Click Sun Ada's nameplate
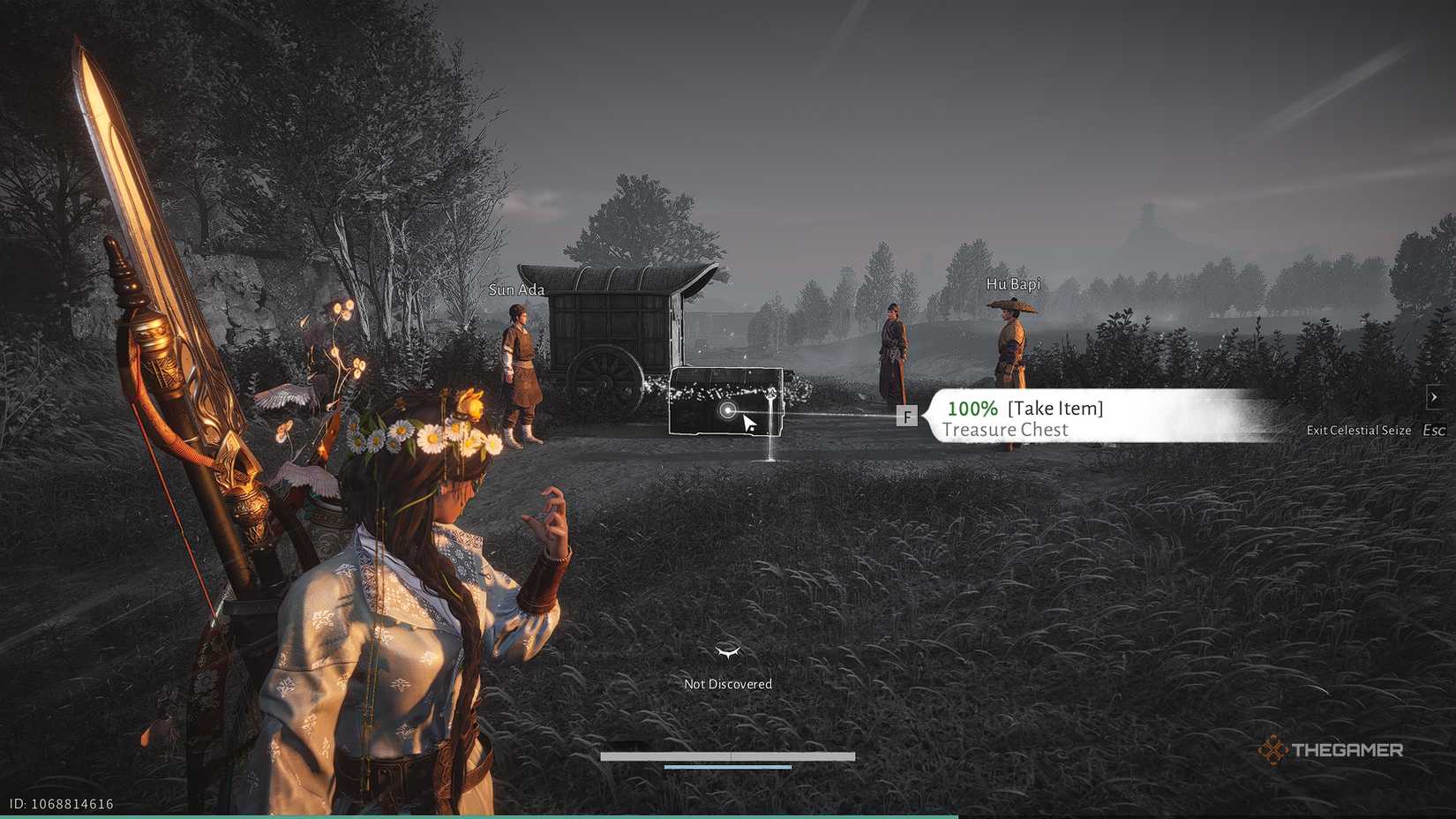The image size is (1456, 819). coord(516,289)
